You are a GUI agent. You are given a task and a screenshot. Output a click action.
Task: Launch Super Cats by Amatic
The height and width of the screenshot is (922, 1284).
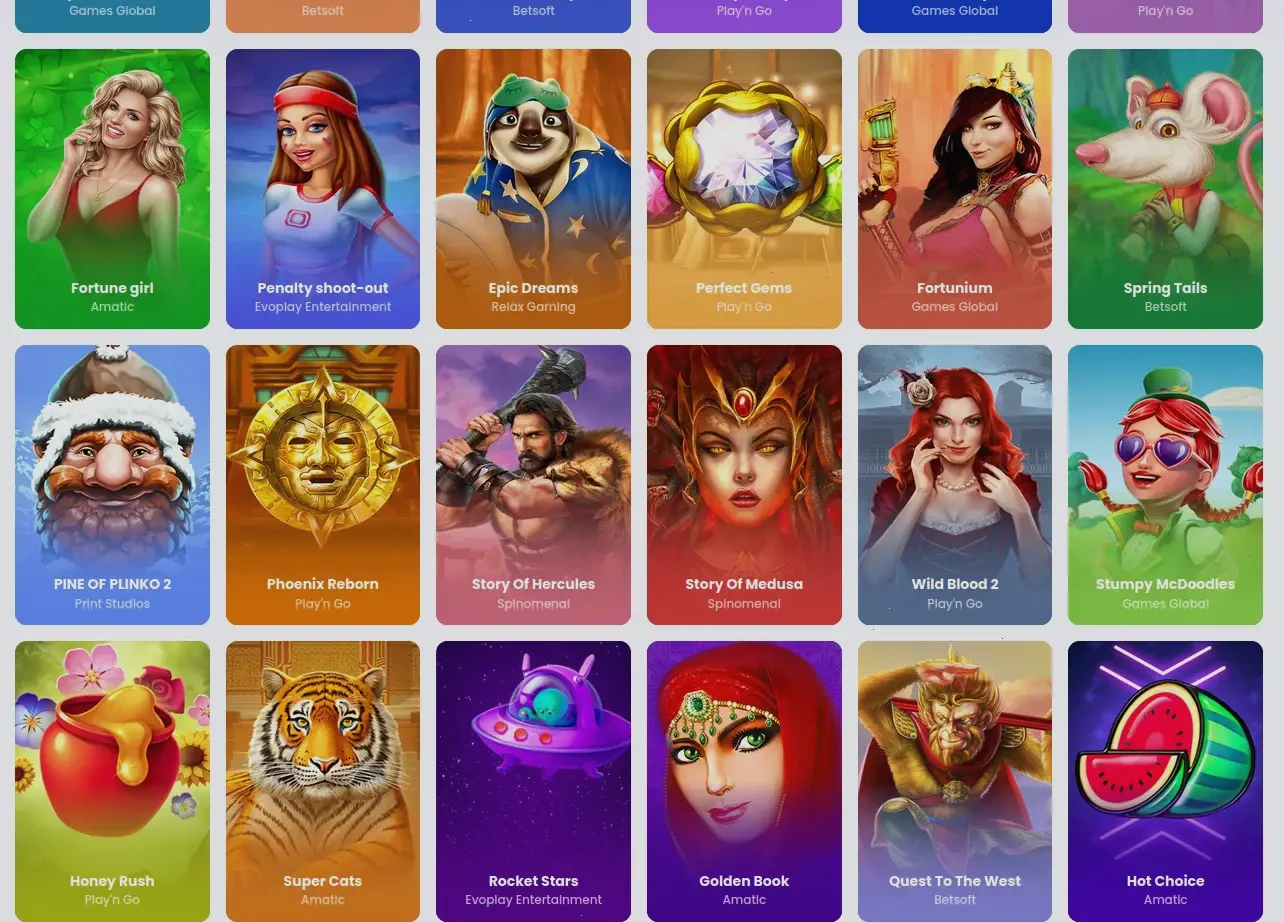coord(322,781)
